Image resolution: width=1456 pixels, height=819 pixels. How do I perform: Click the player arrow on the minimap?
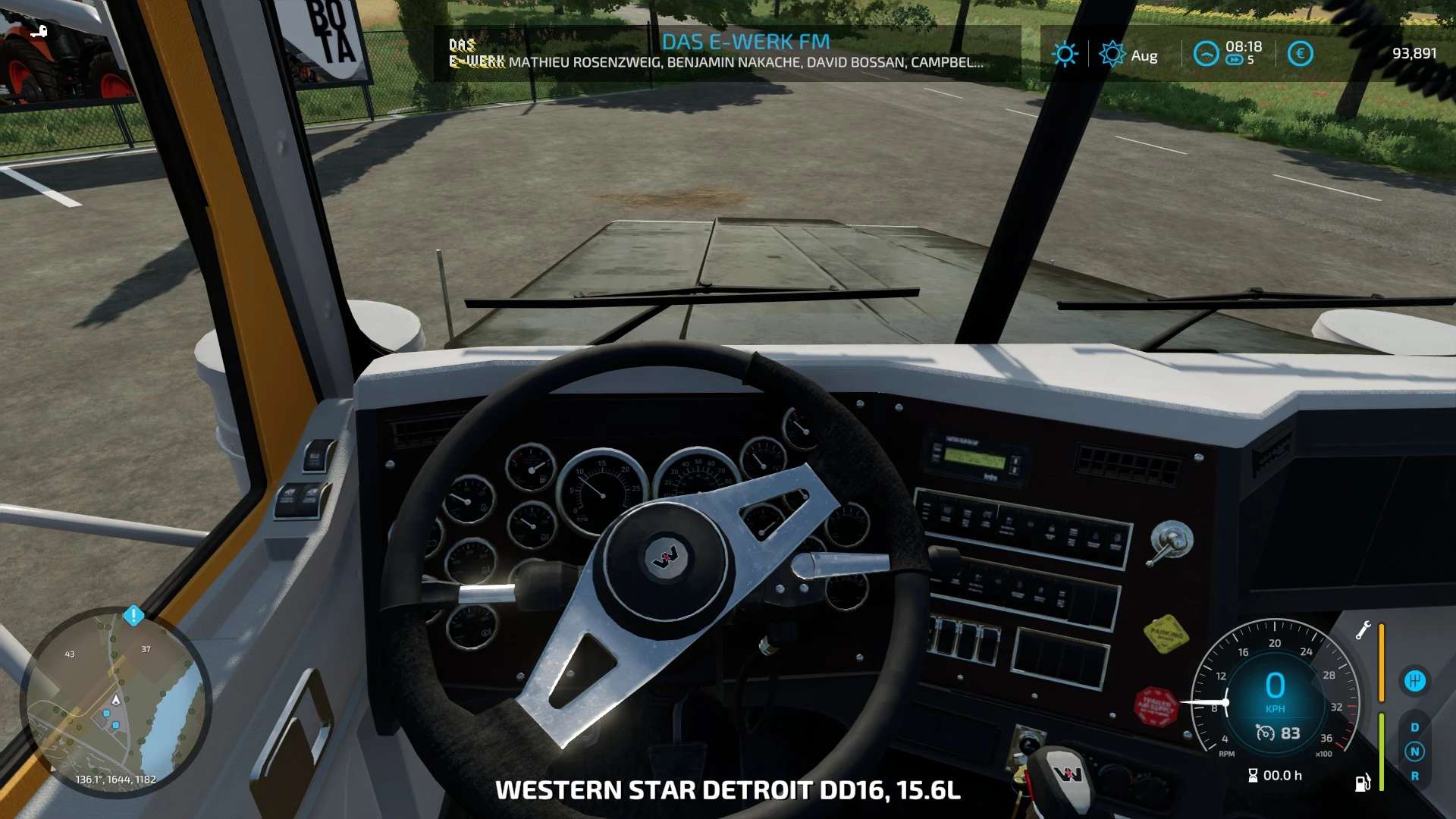tap(116, 699)
